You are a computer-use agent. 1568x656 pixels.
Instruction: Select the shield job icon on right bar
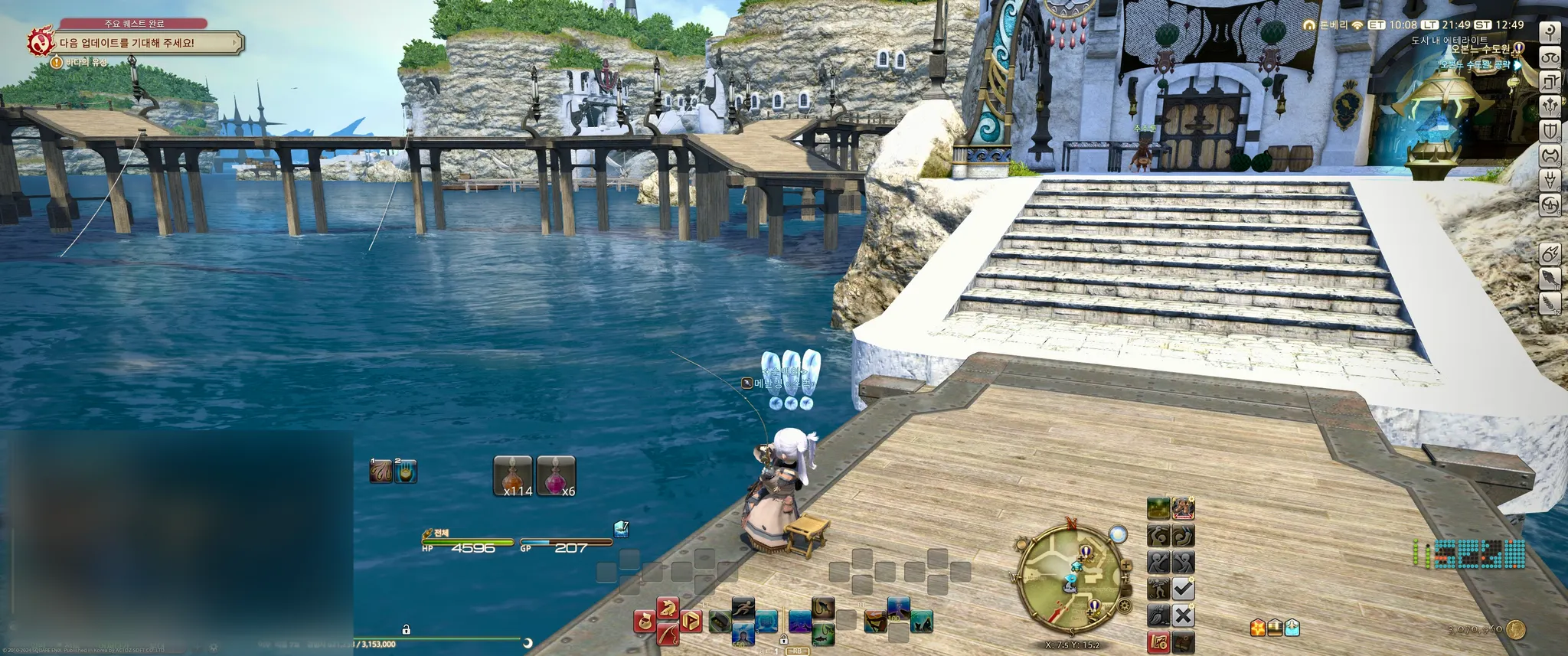(1550, 131)
